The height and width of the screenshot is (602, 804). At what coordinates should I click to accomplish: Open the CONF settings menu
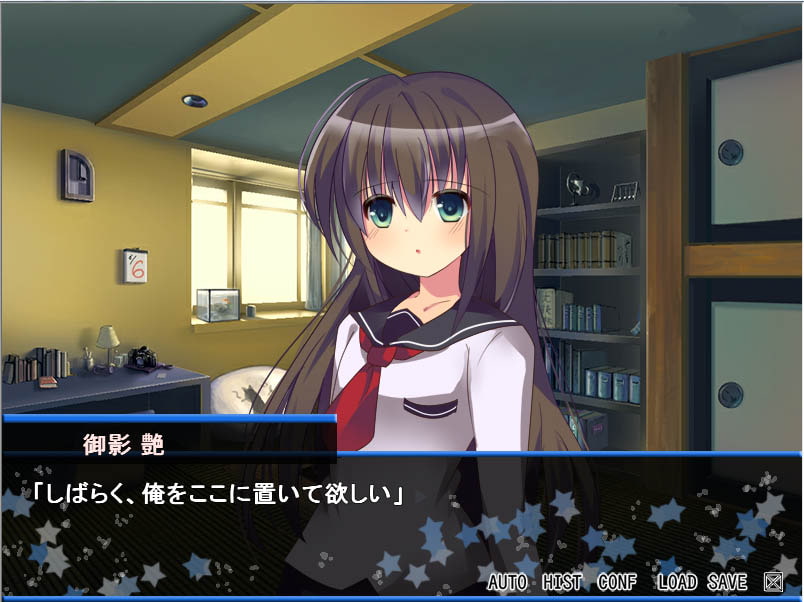618,581
